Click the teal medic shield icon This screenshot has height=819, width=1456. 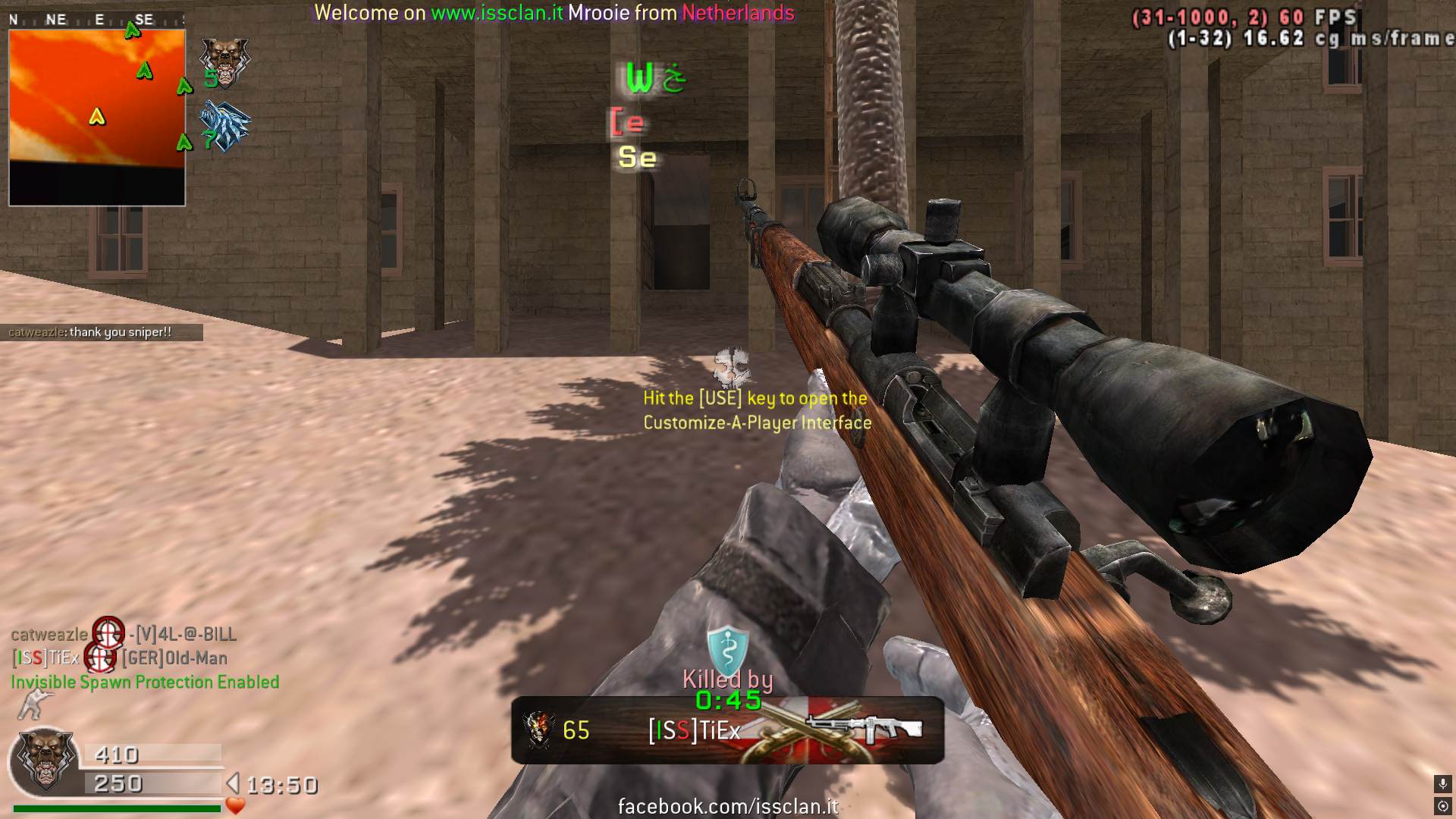(726, 649)
